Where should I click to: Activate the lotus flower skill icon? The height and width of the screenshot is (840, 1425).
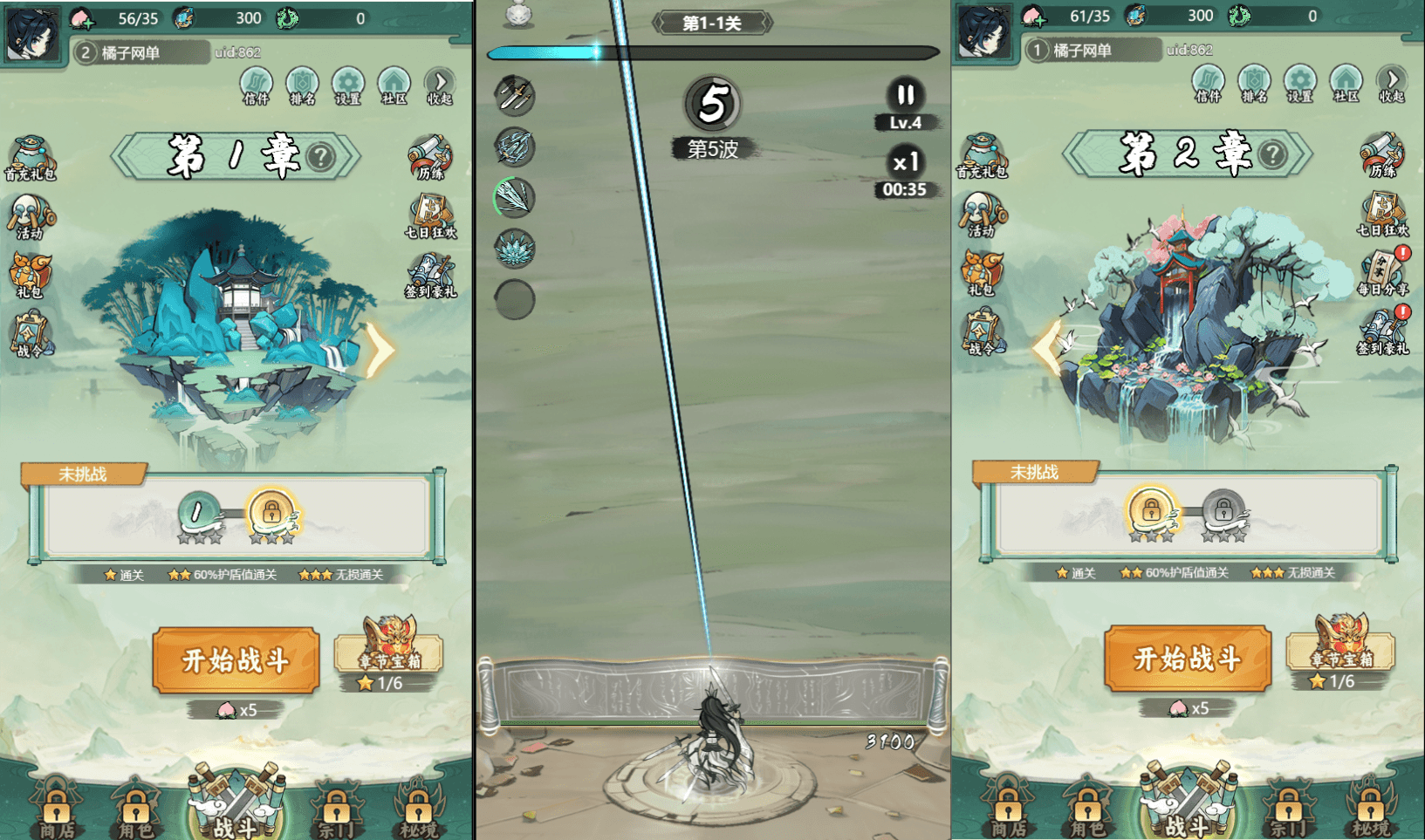click(515, 249)
